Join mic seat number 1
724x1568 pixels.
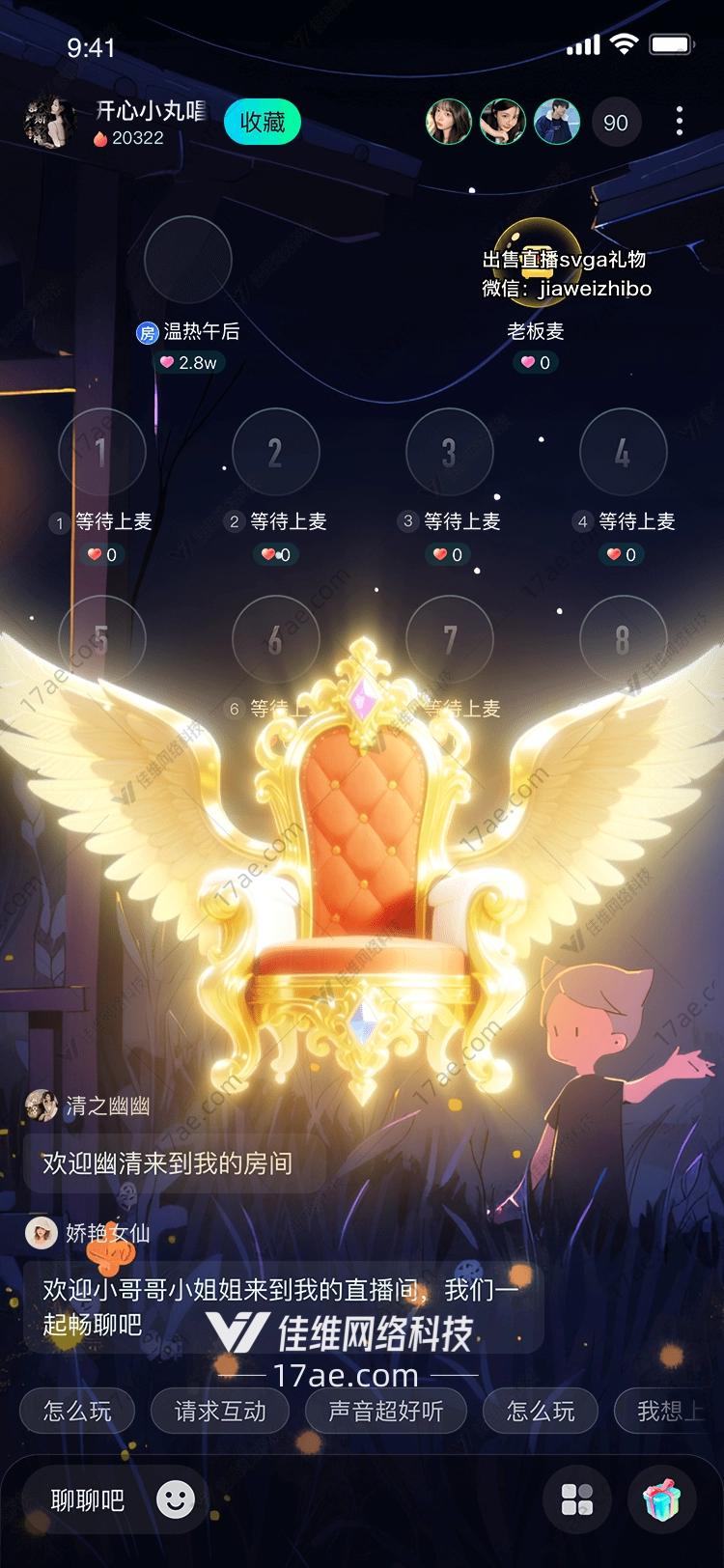(x=101, y=452)
